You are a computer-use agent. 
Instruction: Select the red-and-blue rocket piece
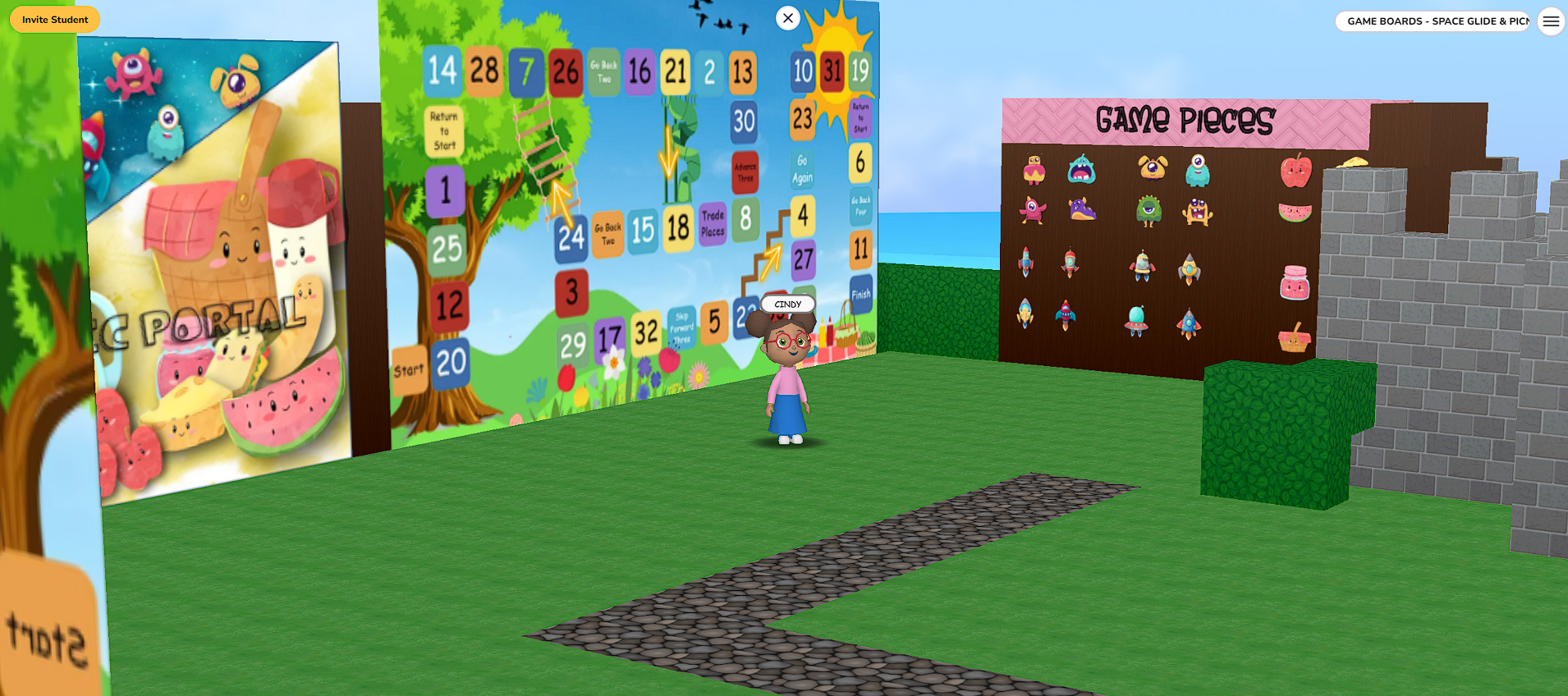(x=1025, y=262)
